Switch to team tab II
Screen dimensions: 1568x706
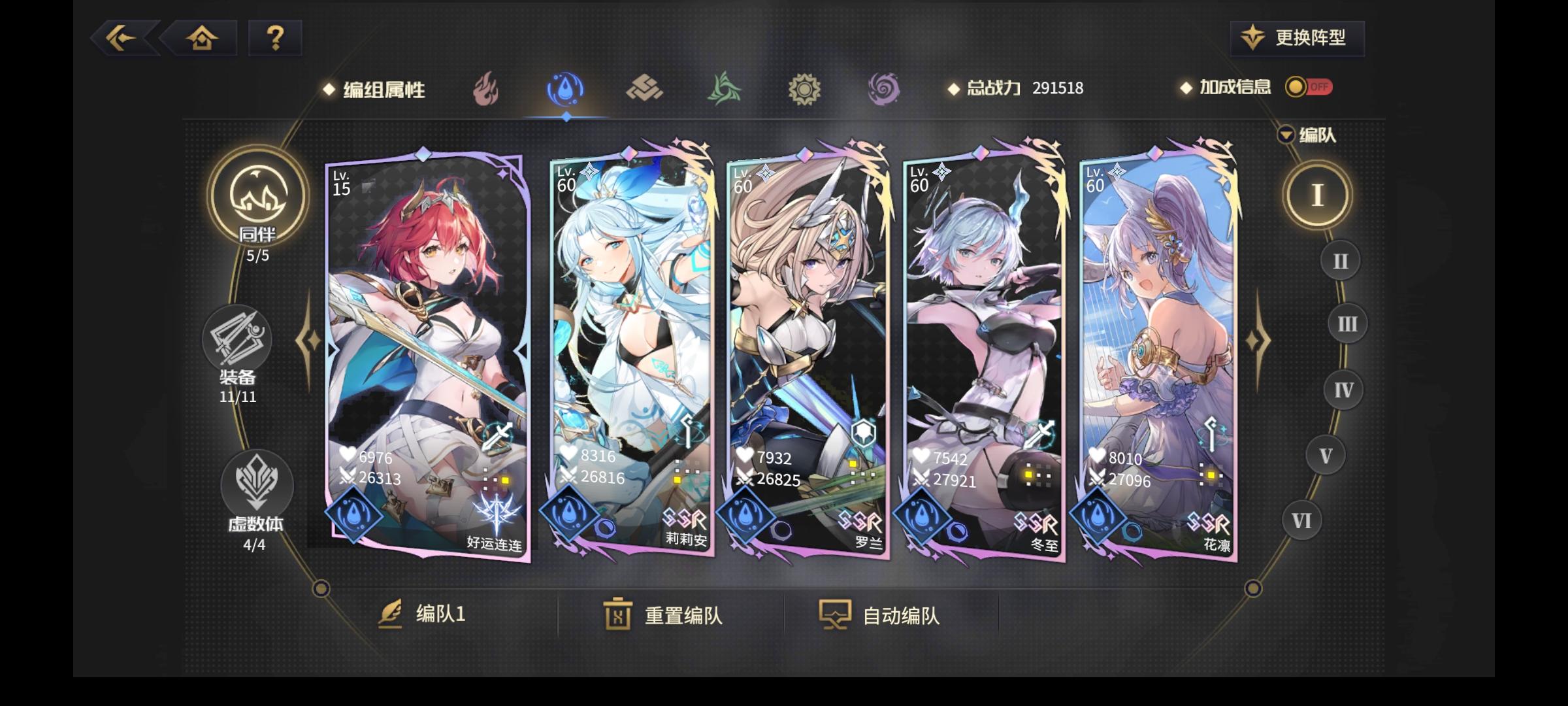point(1340,260)
